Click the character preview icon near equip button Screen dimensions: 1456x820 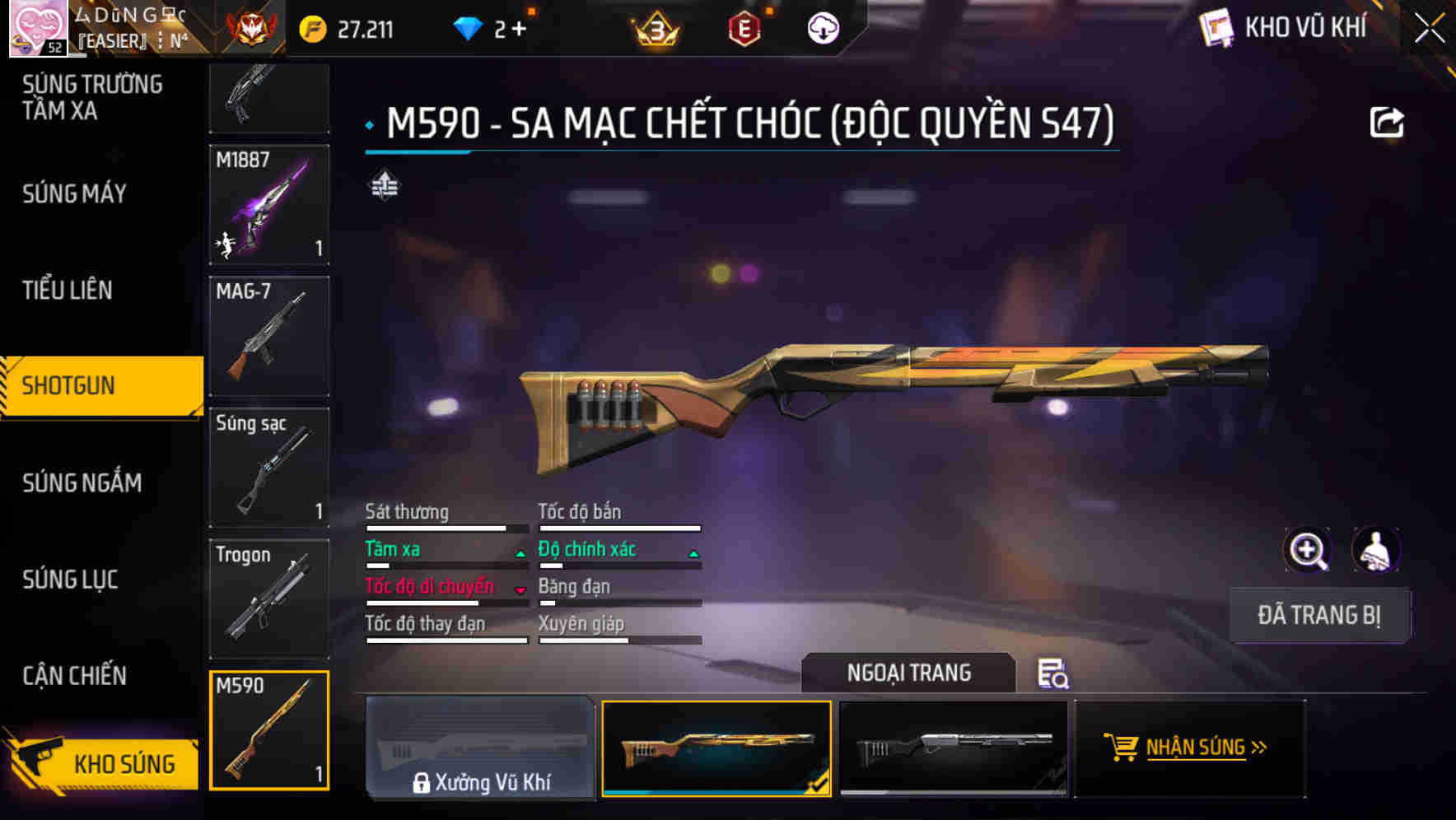click(1374, 549)
